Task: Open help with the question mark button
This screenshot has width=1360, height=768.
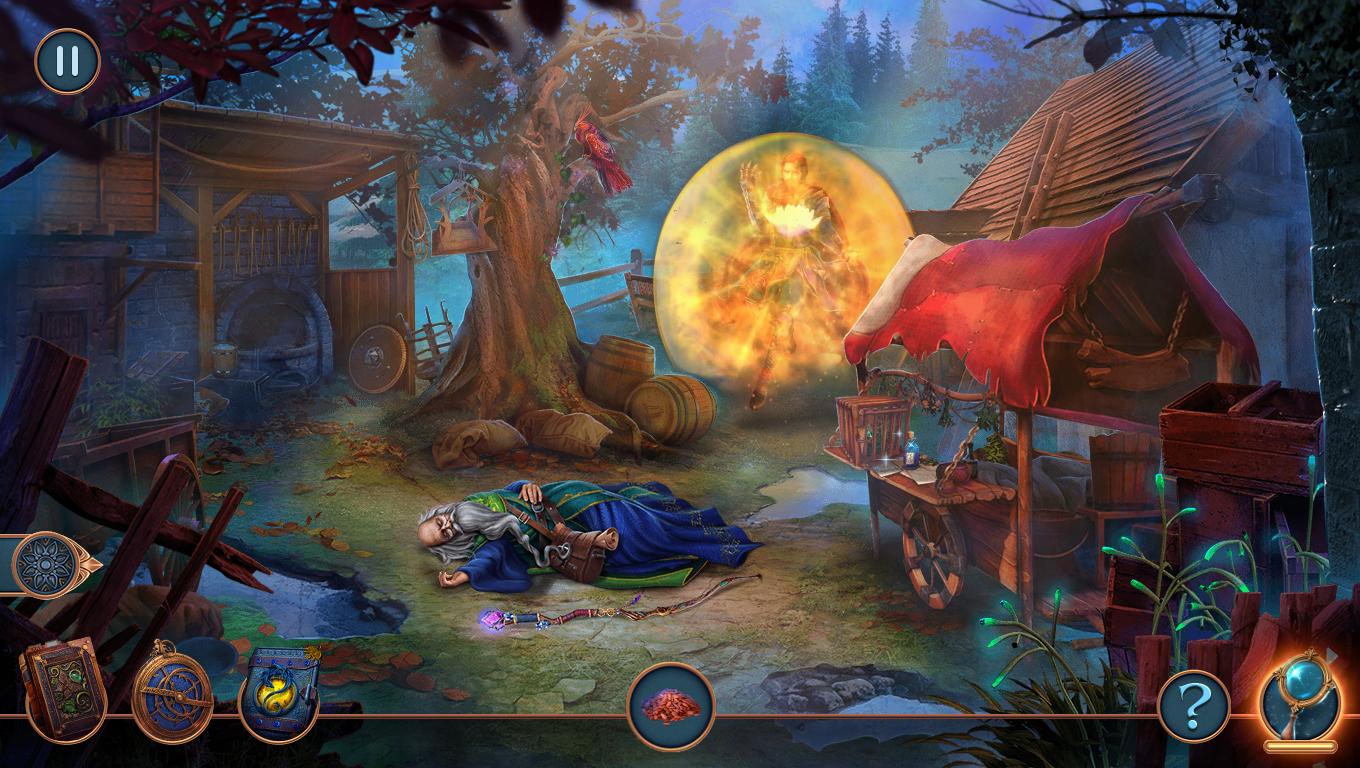Action: pyautogui.click(x=1192, y=706)
